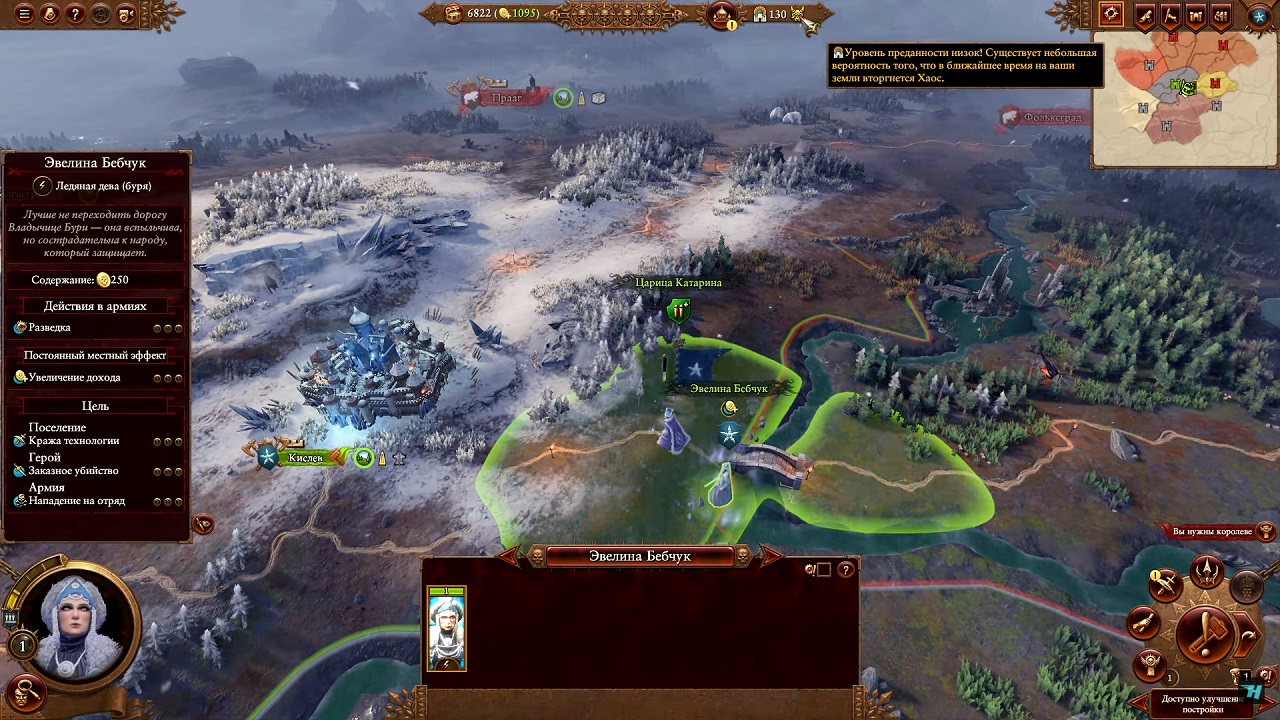The height and width of the screenshot is (720, 1280).
Task: Open the help question mark button
Action: coord(74,14)
